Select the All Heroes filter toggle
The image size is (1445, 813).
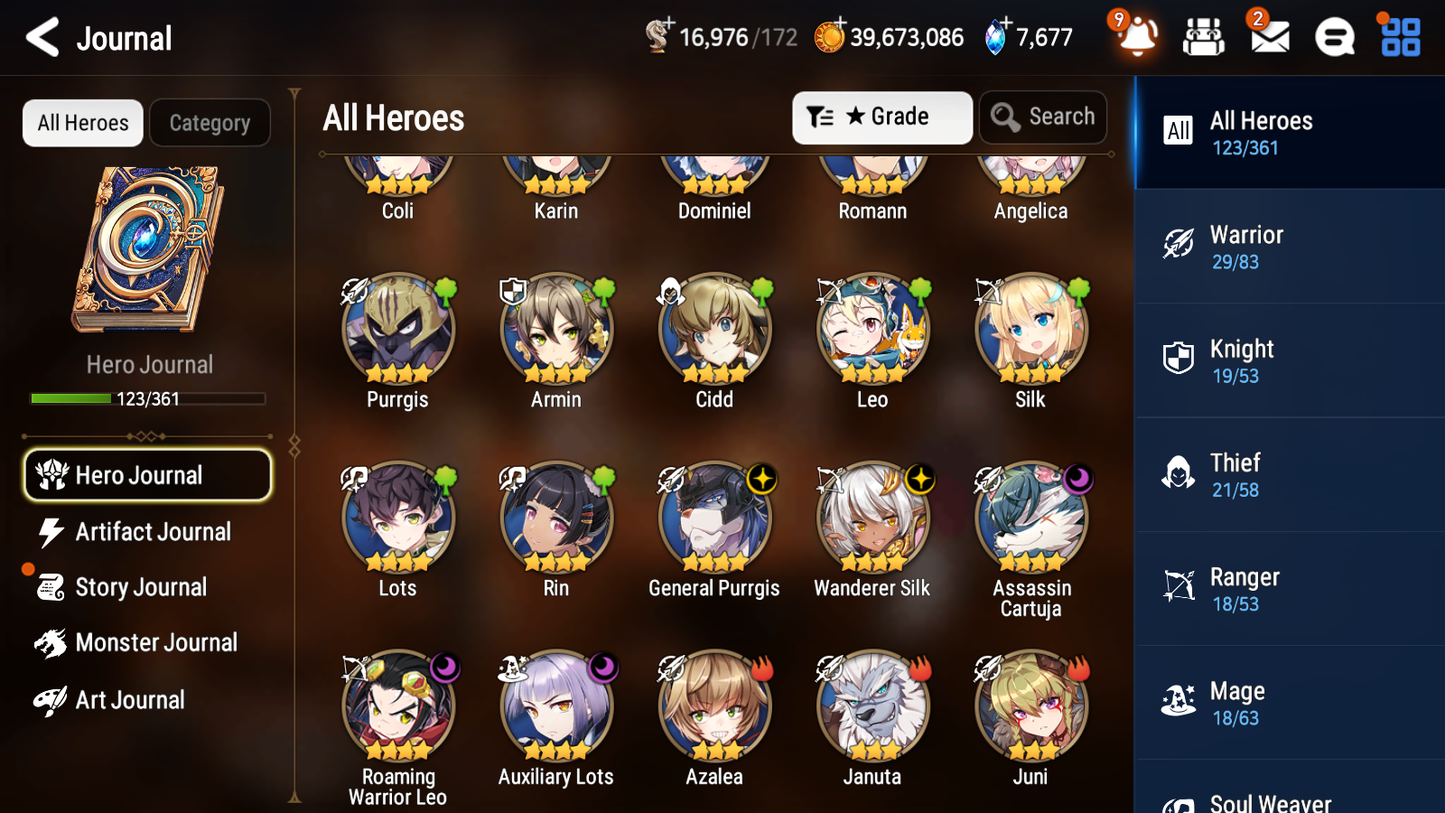point(82,123)
